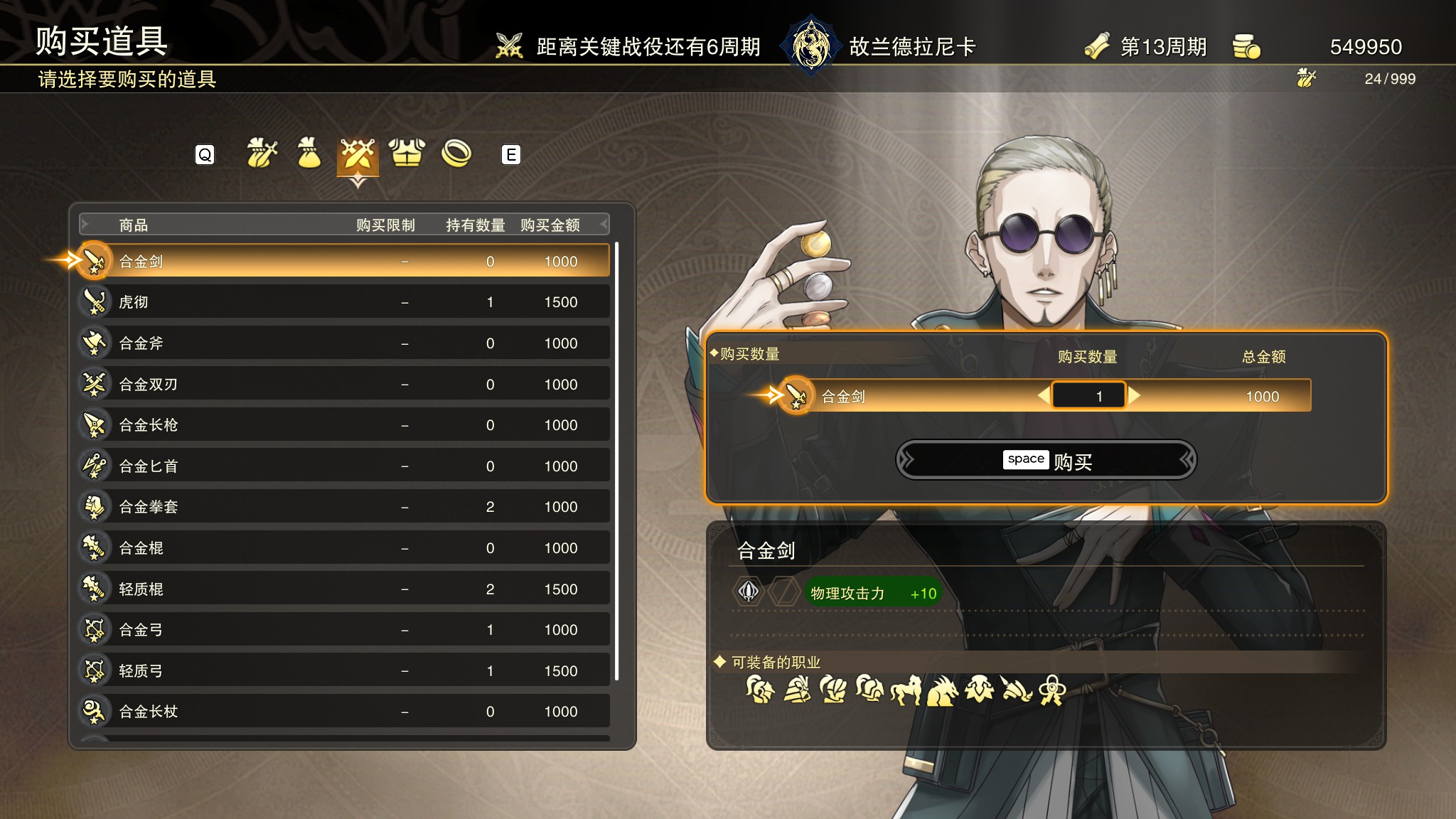The height and width of the screenshot is (819, 1456).
Task: Select 合金双刃 from the goods list
Action: click(345, 385)
